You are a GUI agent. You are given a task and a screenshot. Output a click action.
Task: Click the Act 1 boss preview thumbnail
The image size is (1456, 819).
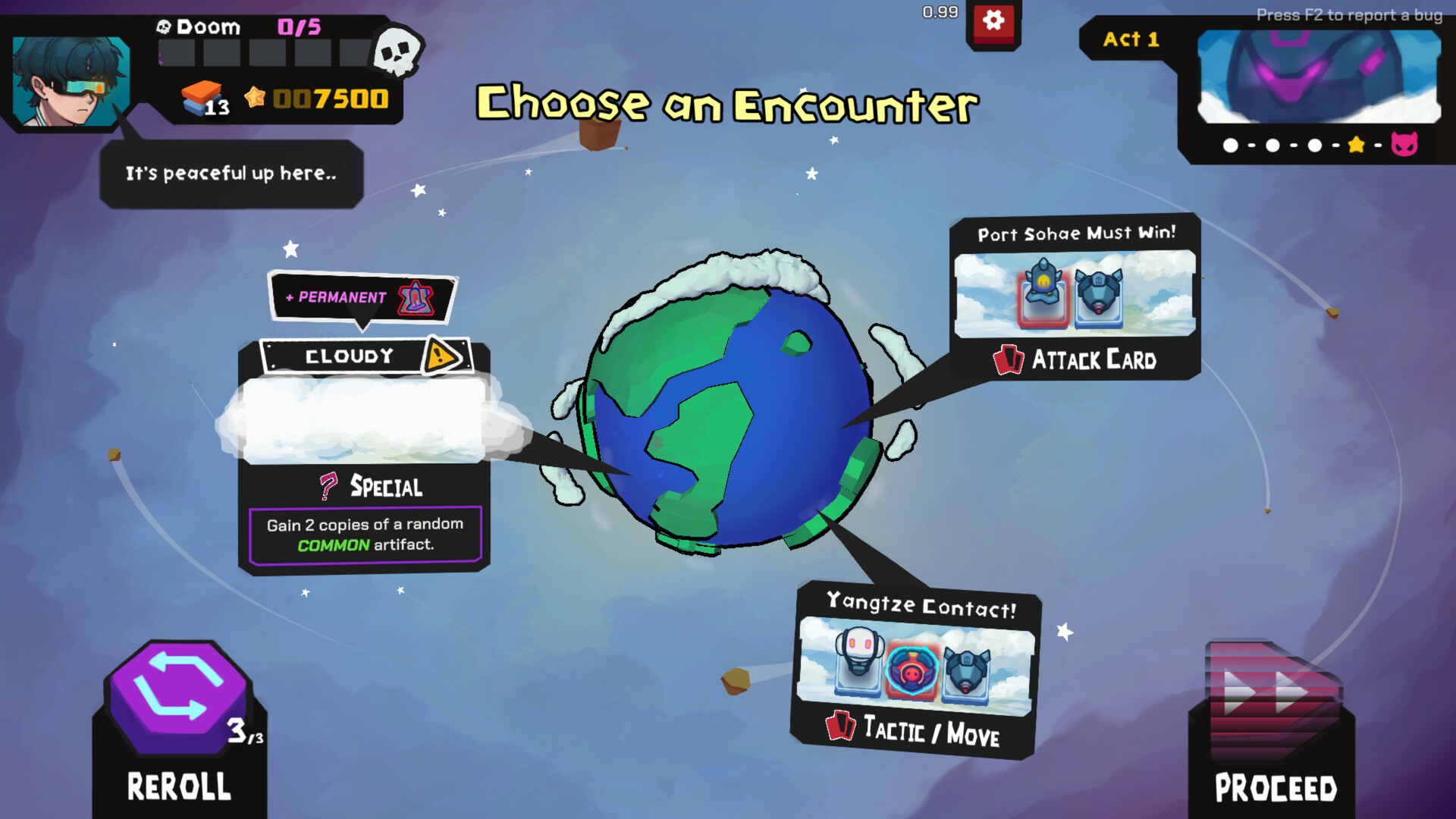tap(1319, 76)
